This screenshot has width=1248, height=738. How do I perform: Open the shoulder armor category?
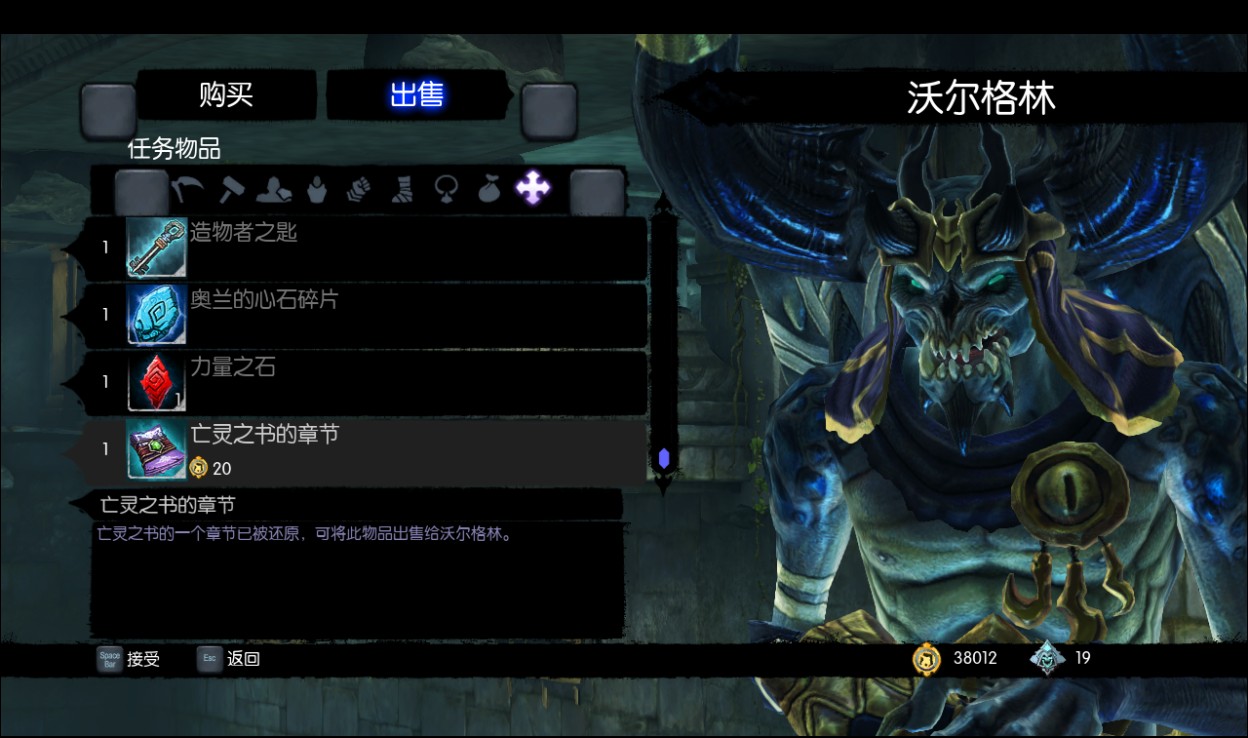274,188
